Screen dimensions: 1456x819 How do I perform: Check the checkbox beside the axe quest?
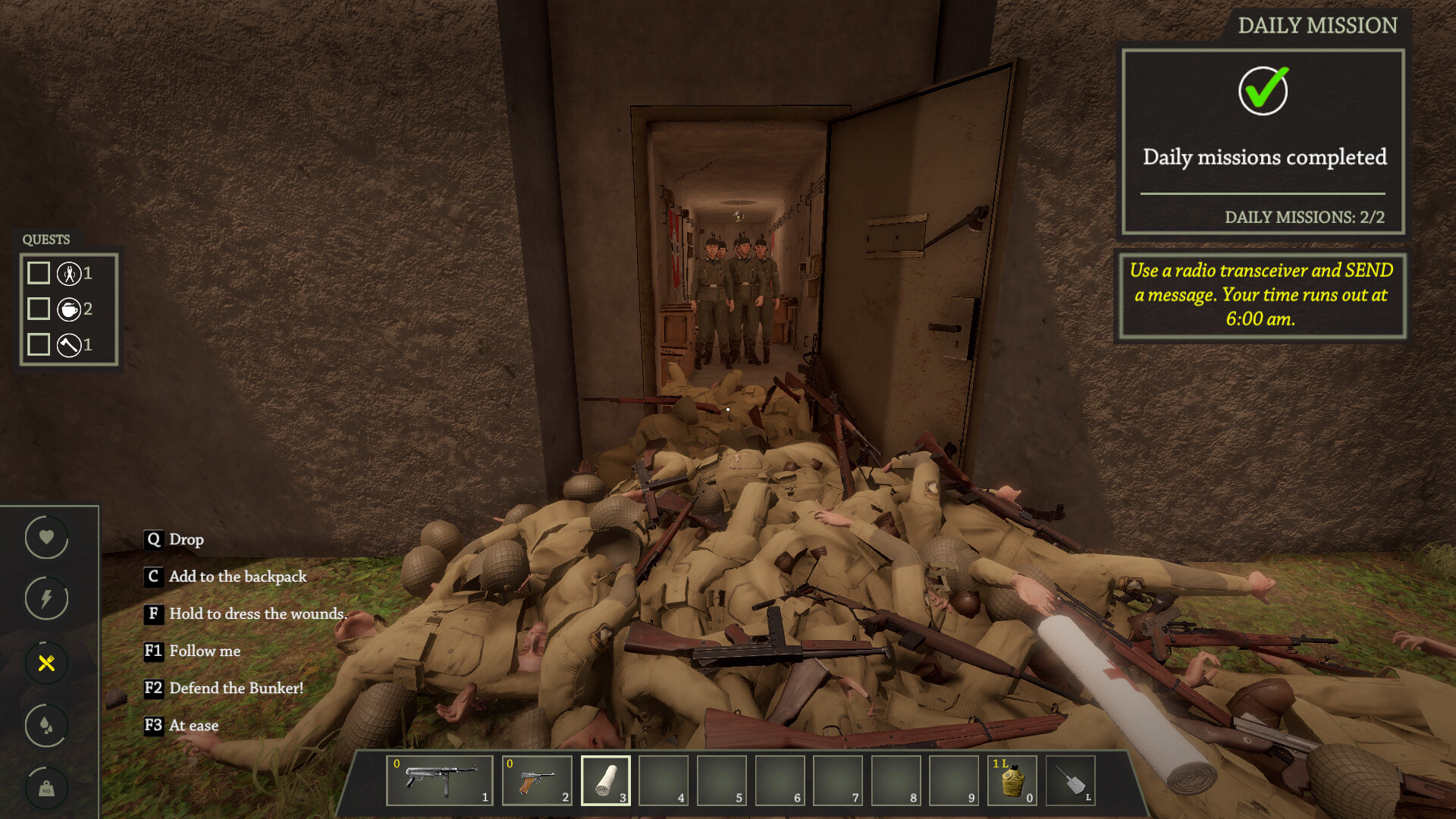click(x=38, y=344)
